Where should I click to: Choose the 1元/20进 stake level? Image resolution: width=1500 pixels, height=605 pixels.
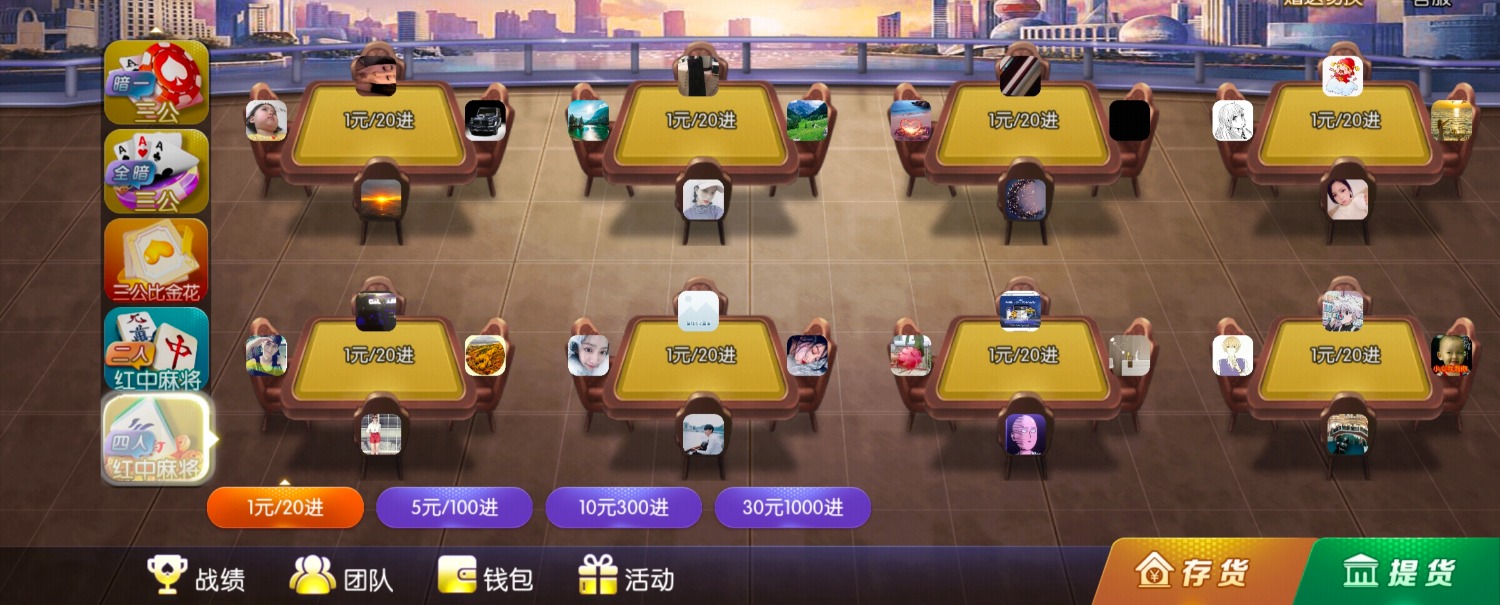(x=285, y=507)
